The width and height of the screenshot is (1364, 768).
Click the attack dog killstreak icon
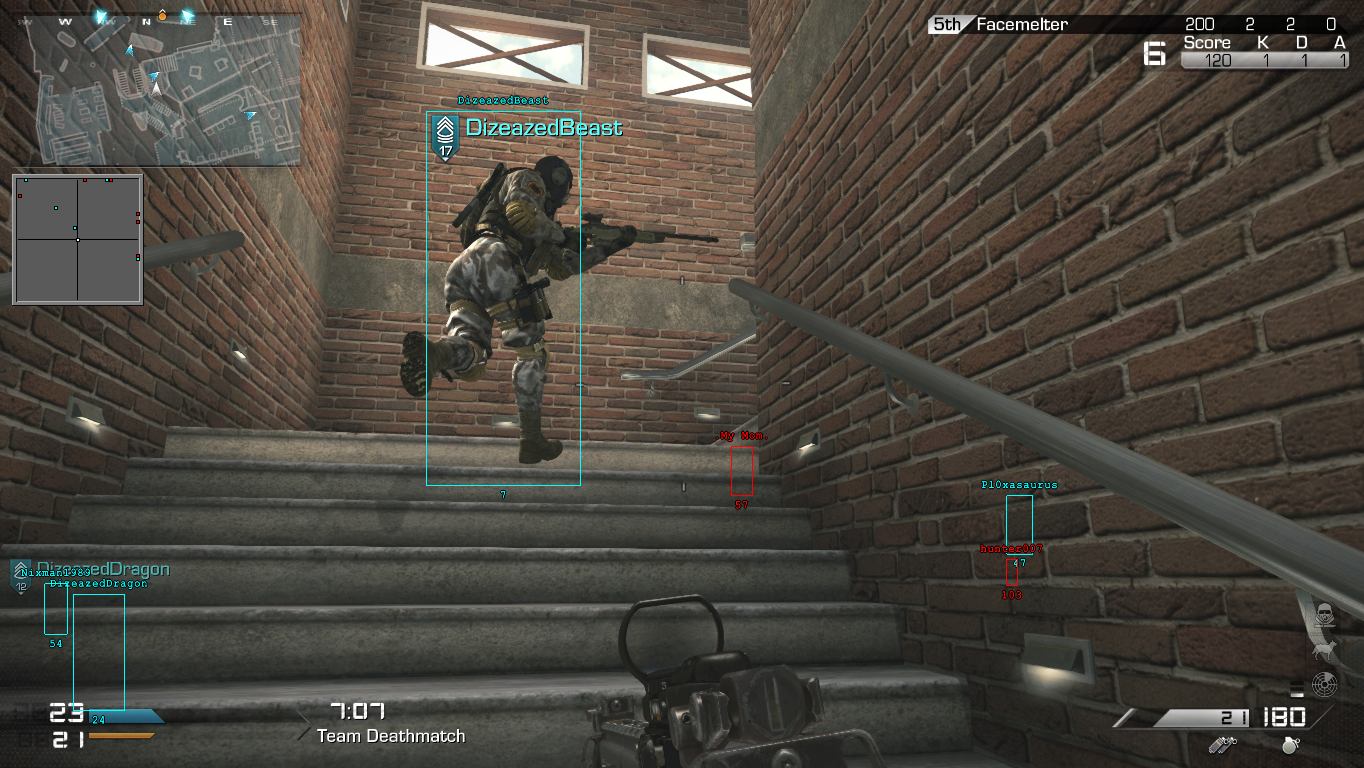(1325, 651)
